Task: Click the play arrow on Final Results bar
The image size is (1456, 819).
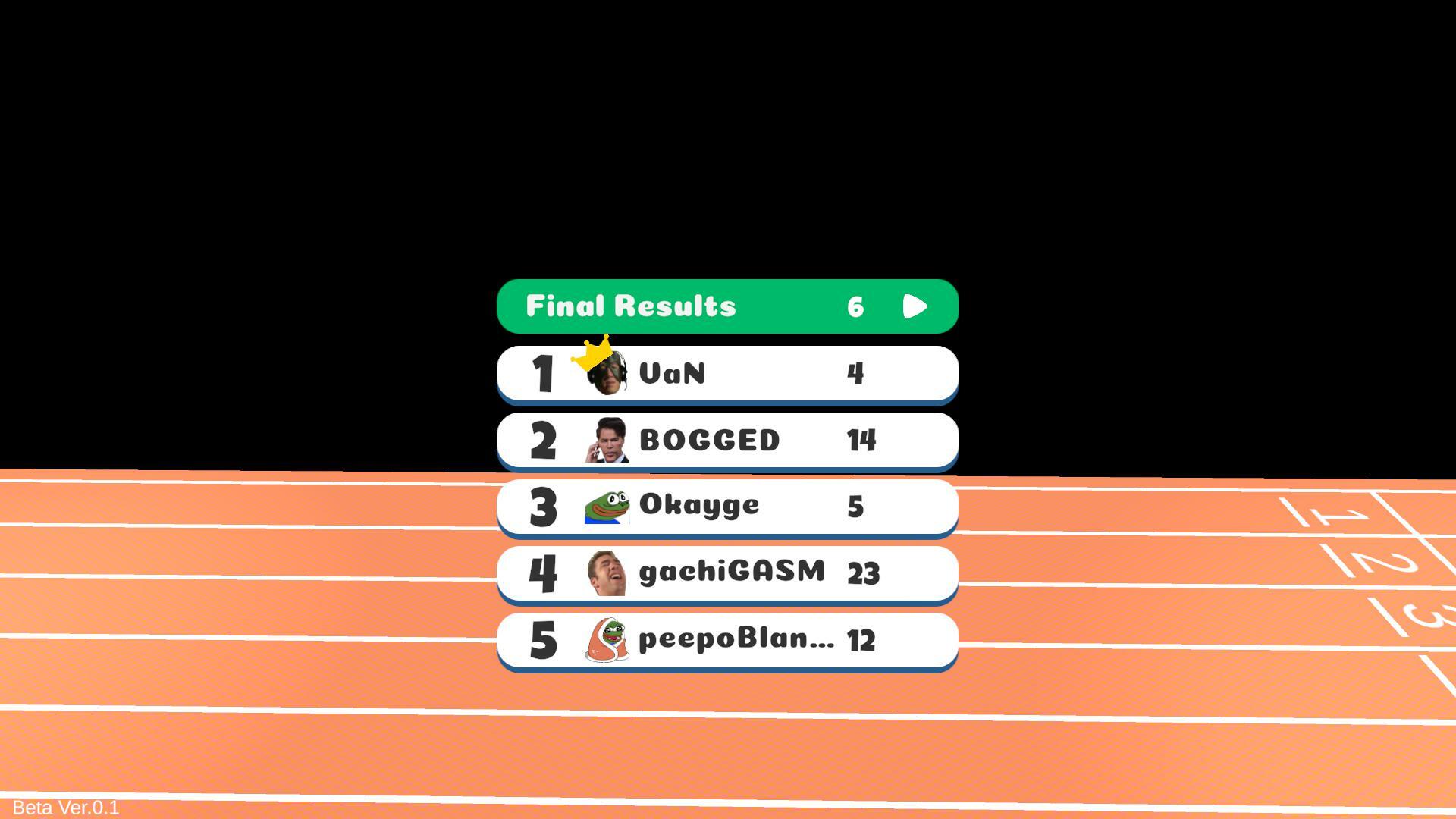Action: [x=915, y=306]
